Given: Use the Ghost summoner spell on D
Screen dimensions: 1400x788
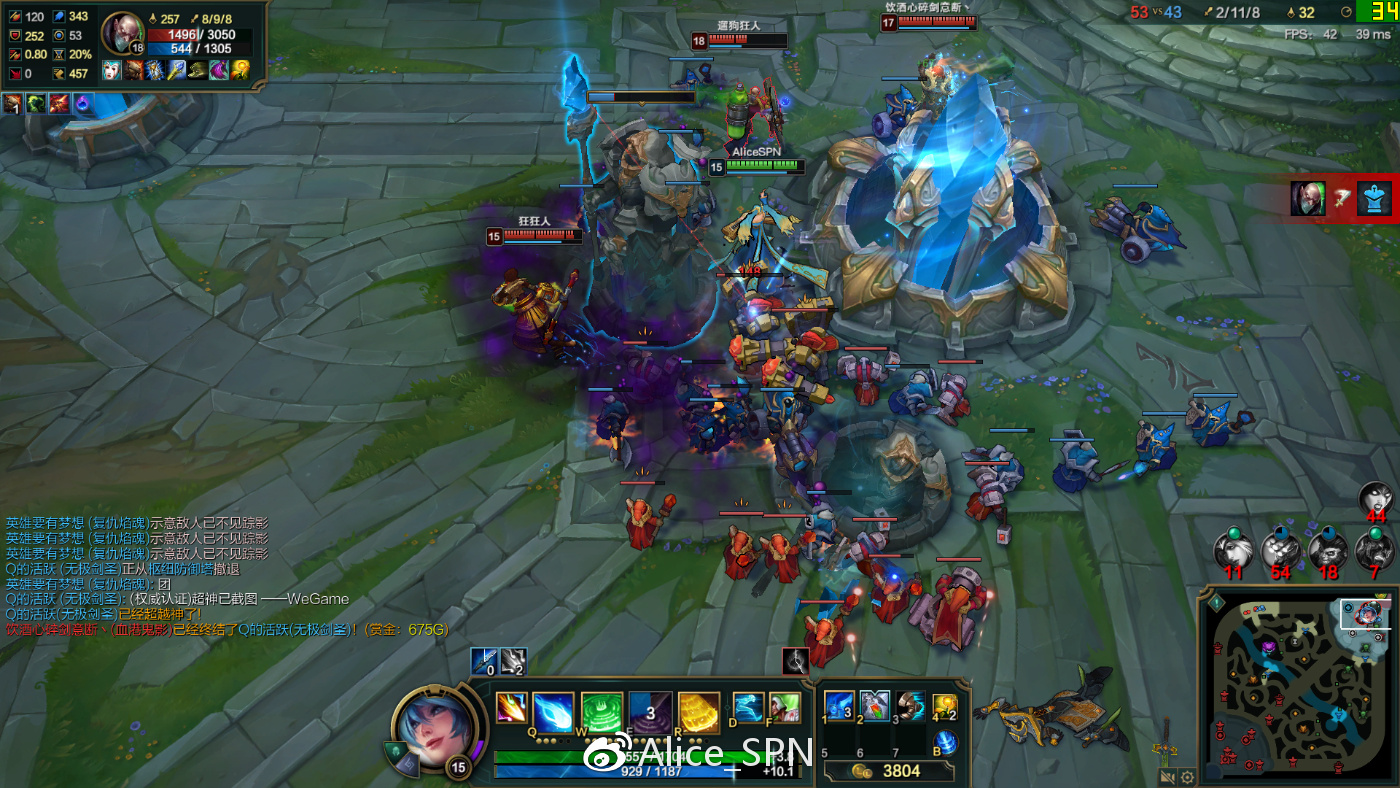Looking at the screenshot, I should point(748,707).
